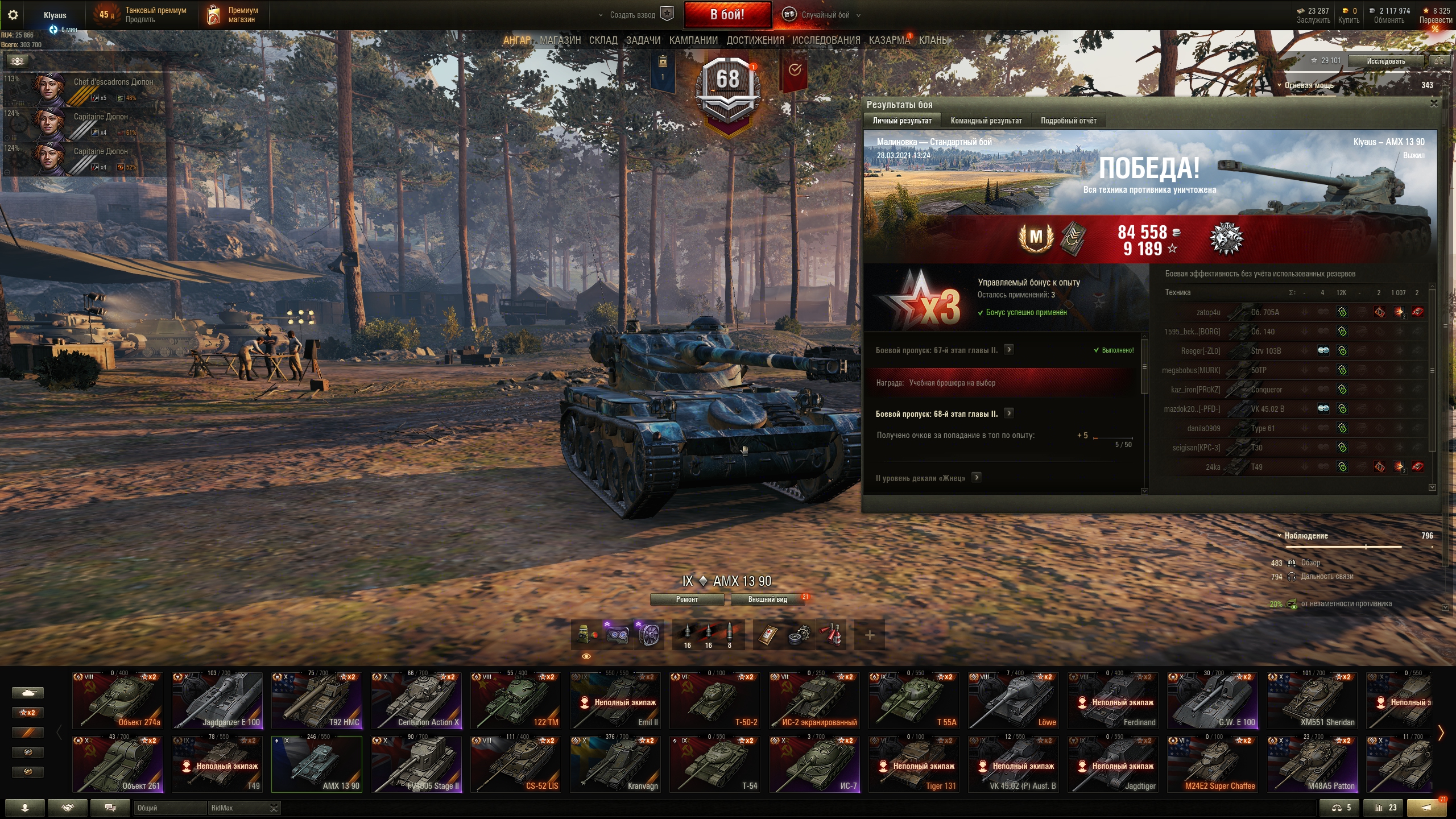Open the Общий chat channel tab

pos(169,808)
